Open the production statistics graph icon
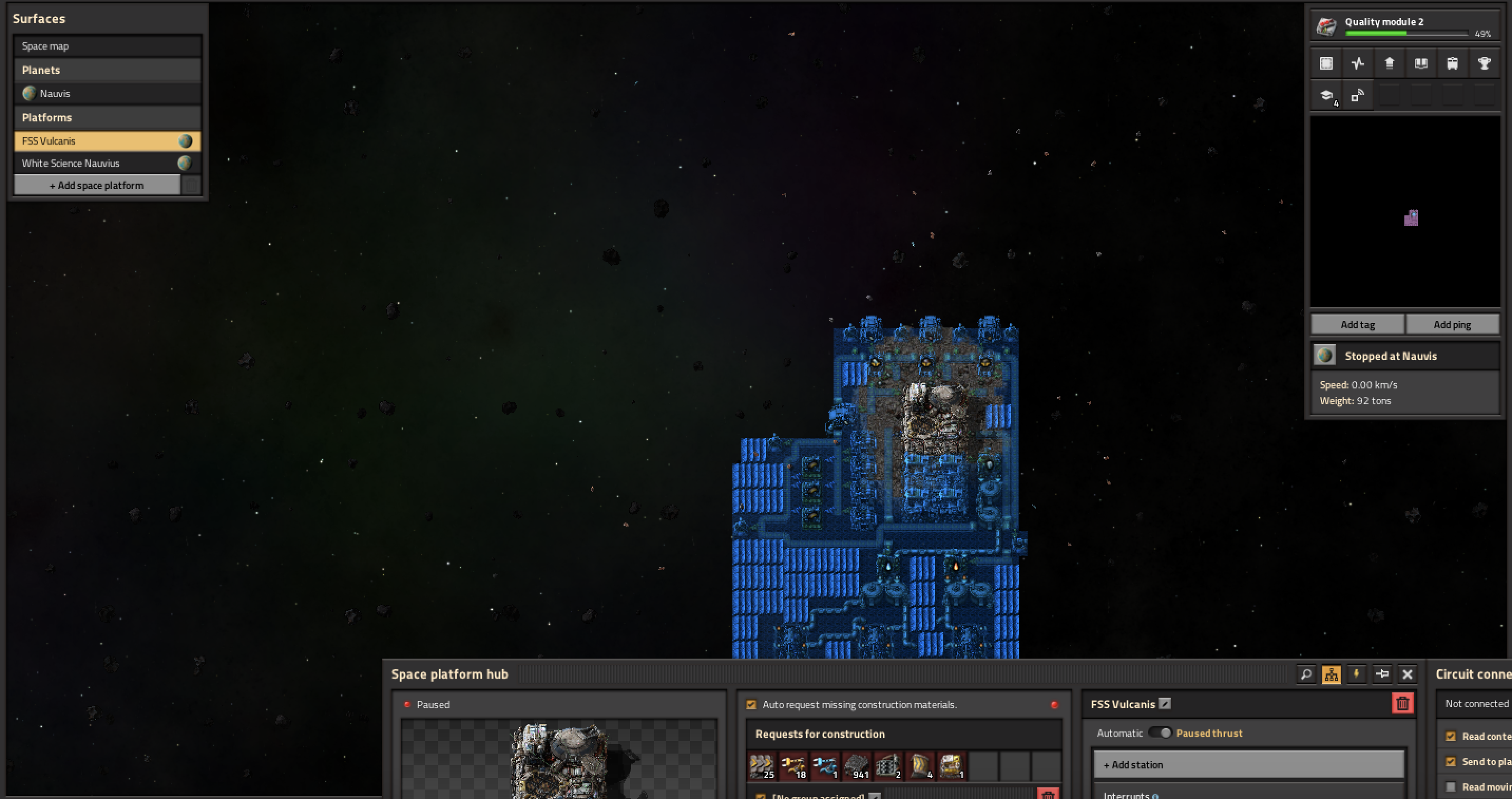The image size is (1512, 799). [x=1357, y=63]
